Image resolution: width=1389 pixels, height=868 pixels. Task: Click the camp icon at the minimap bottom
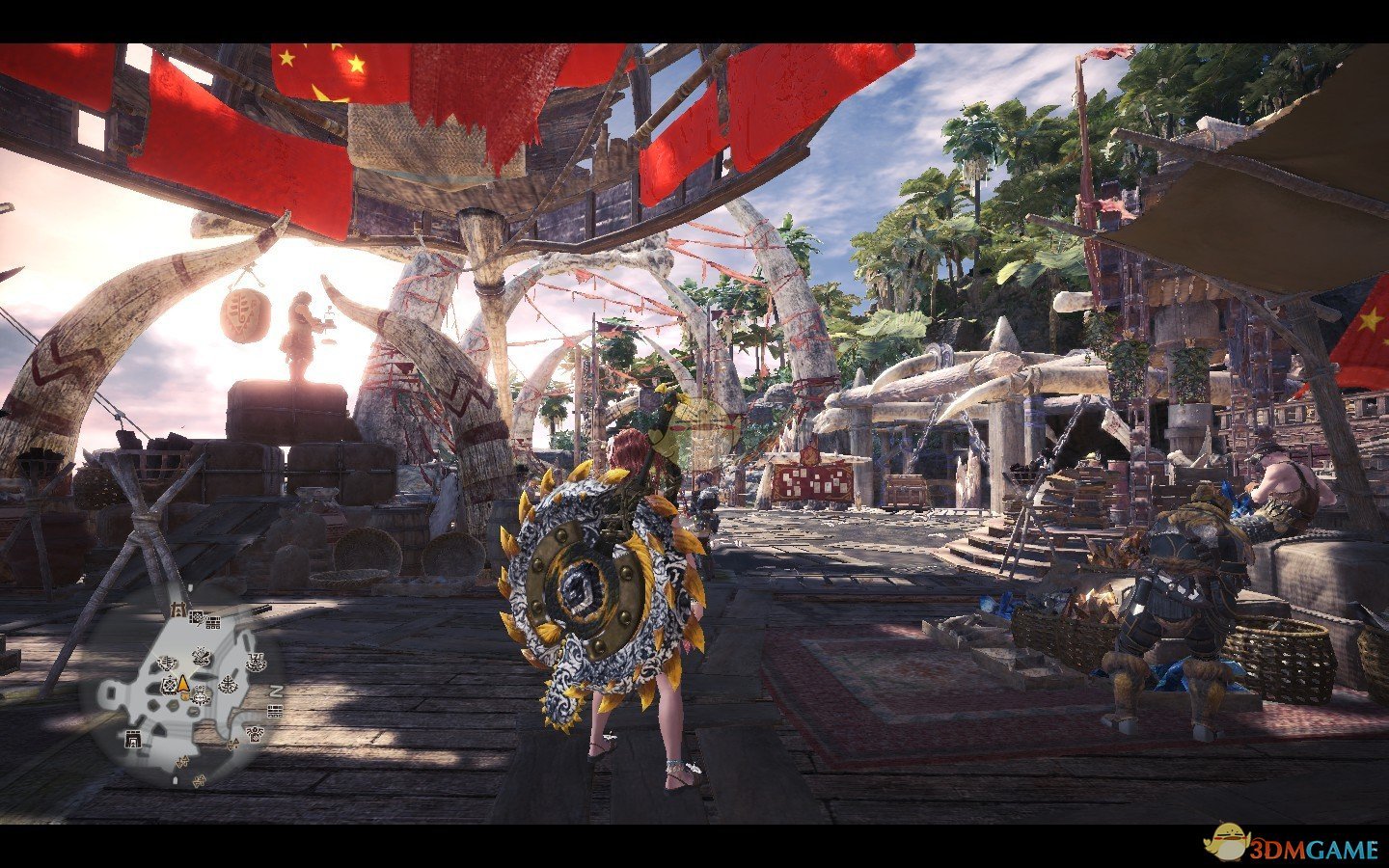click(200, 781)
